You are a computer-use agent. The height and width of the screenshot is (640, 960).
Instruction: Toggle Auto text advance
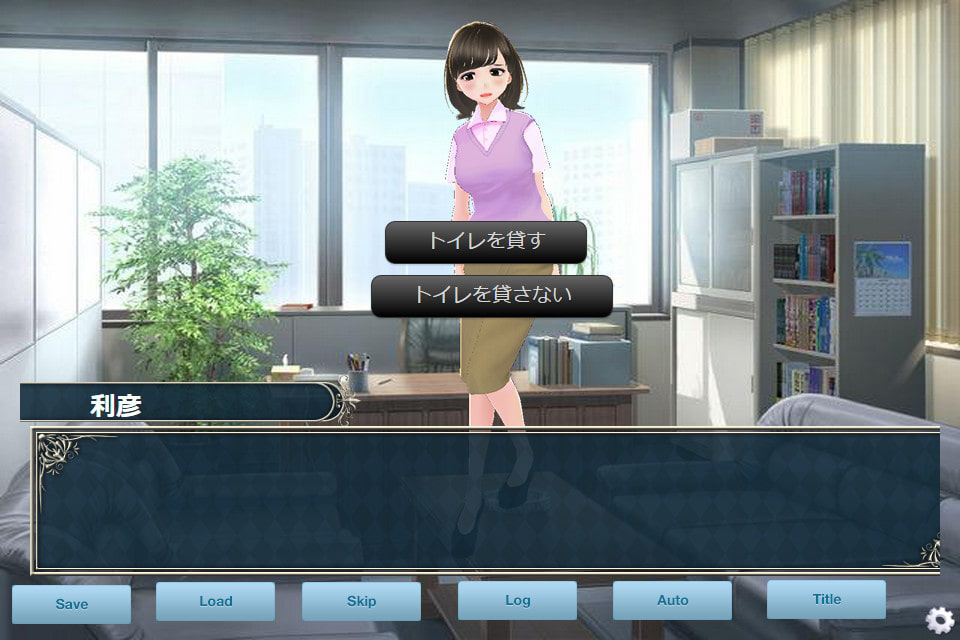[x=672, y=600]
